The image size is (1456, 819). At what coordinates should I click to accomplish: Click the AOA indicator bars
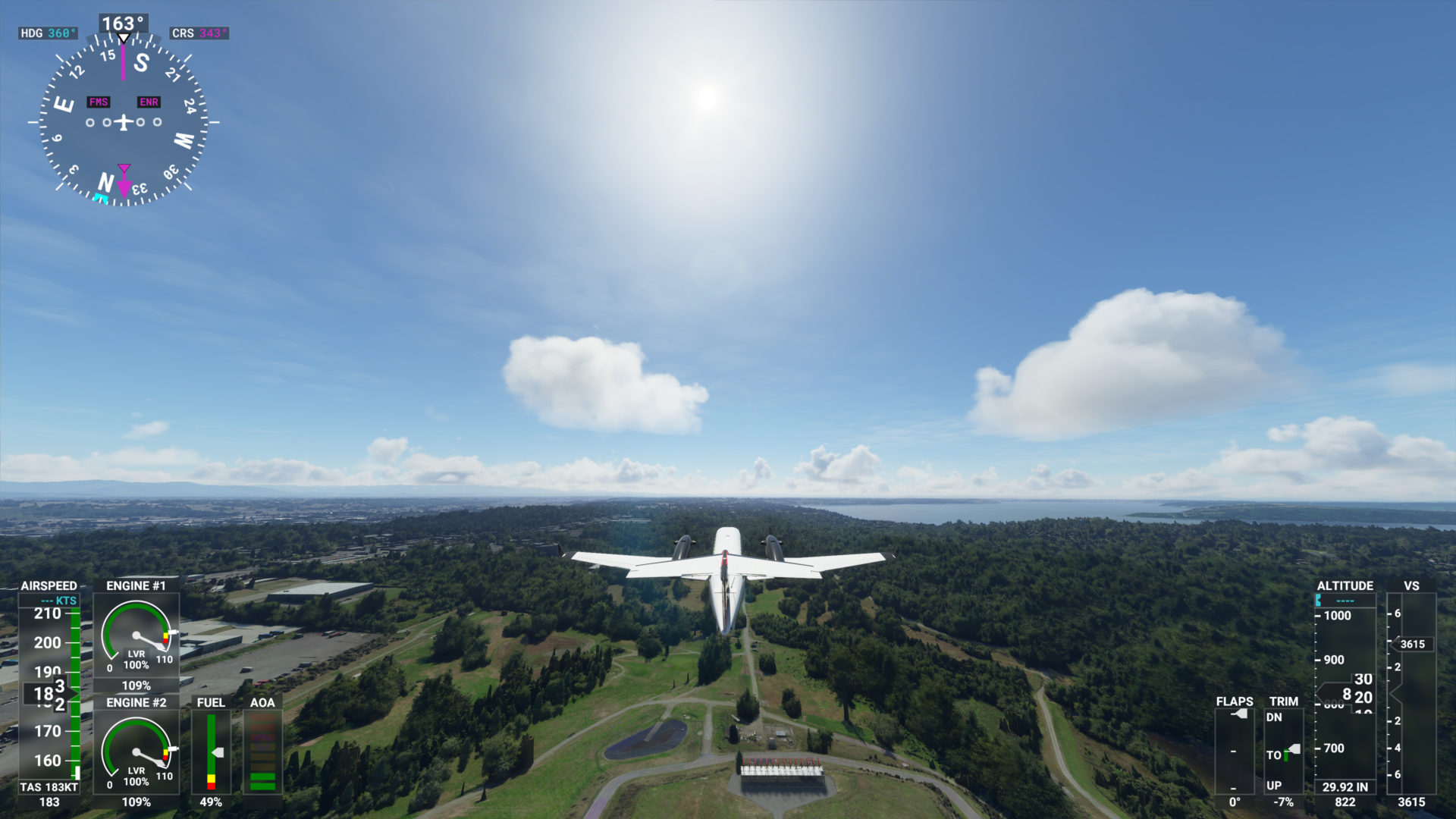[x=262, y=755]
